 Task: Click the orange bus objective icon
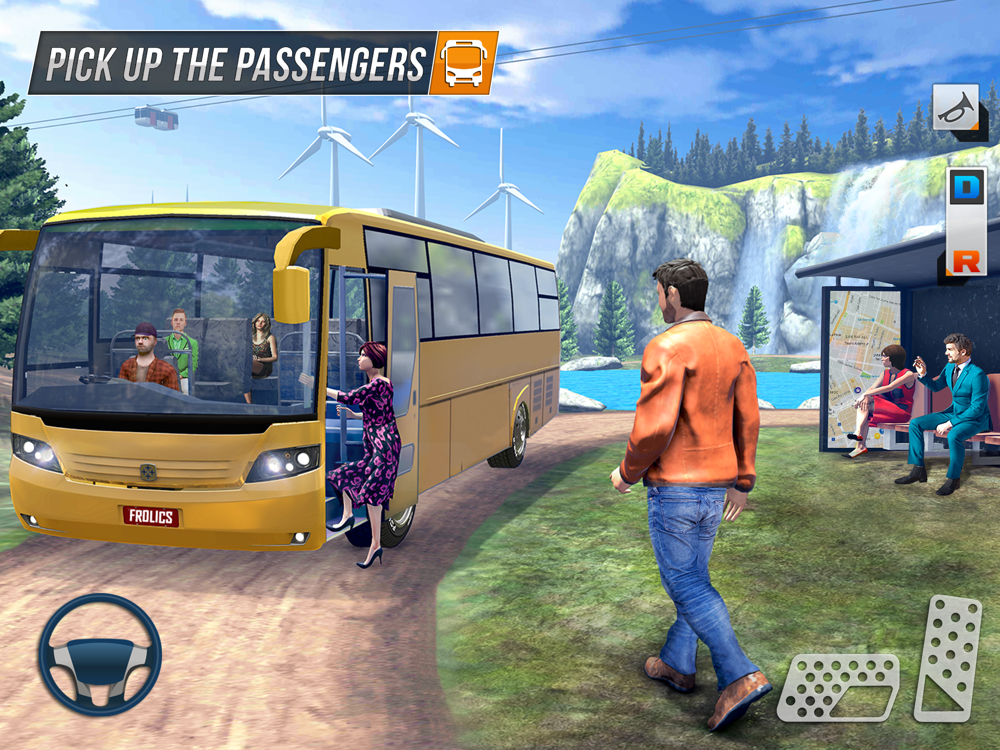tap(463, 64)
